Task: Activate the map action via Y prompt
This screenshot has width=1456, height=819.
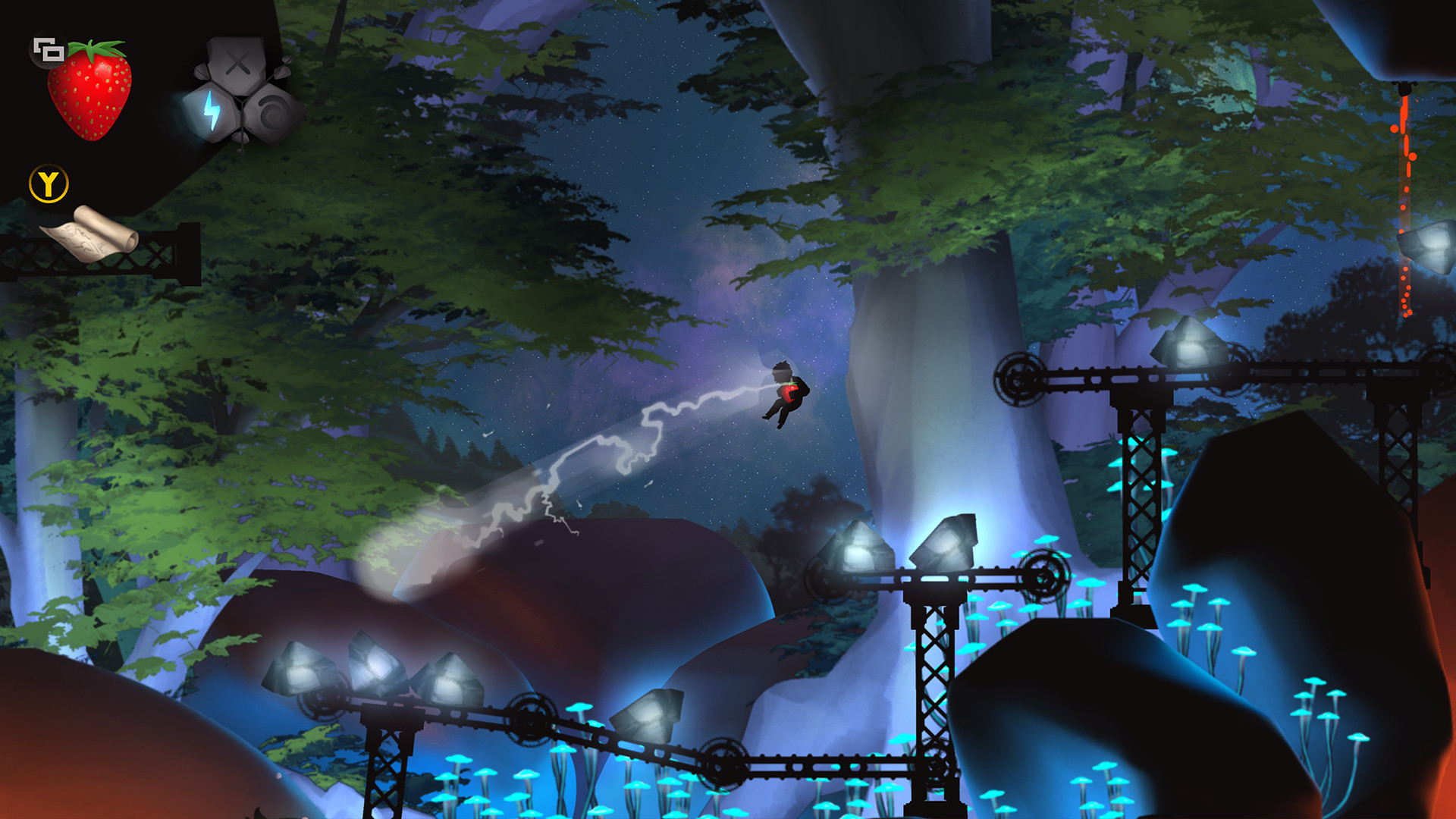Action: point(47,182)
